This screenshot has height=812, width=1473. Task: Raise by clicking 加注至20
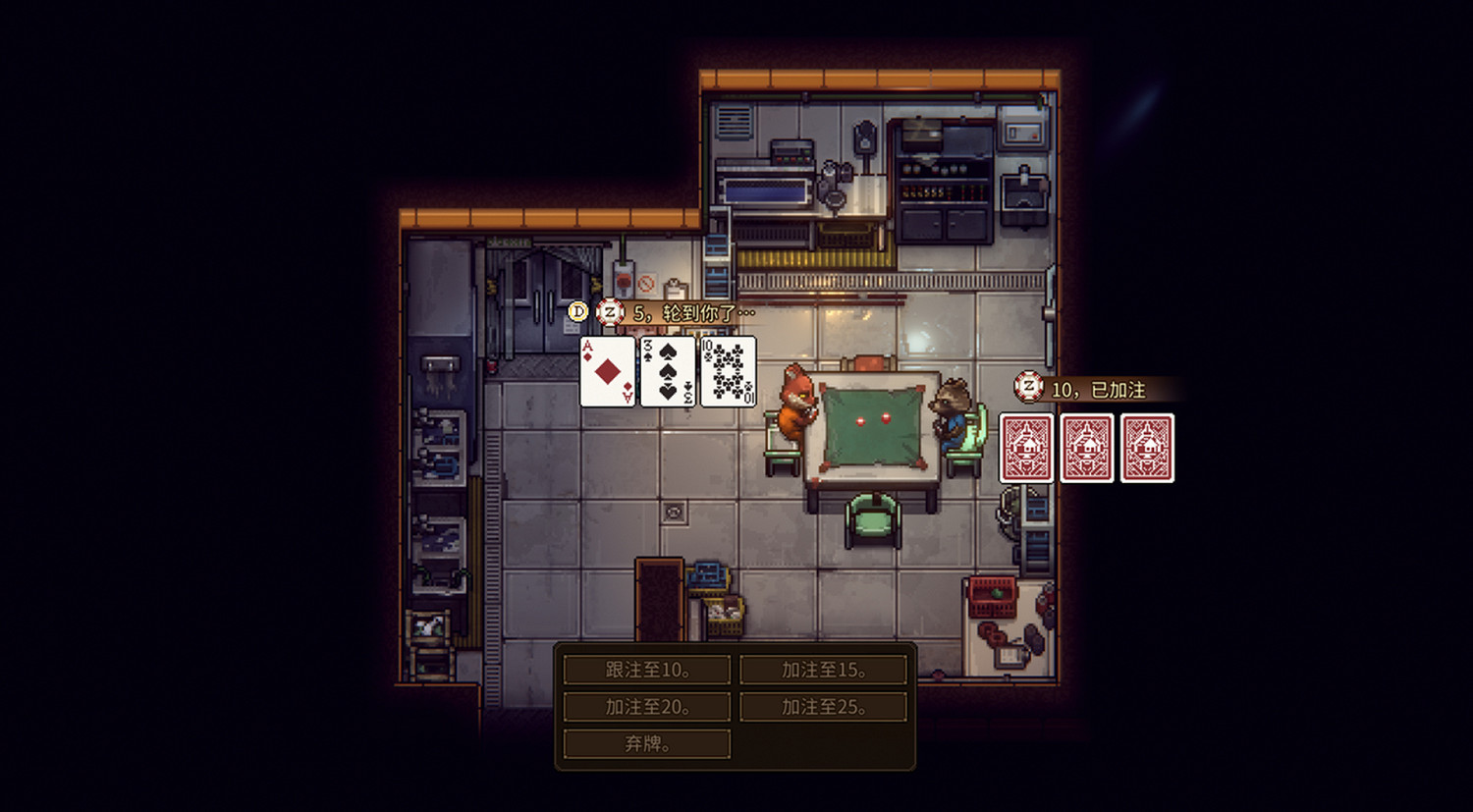click(645, 706)
